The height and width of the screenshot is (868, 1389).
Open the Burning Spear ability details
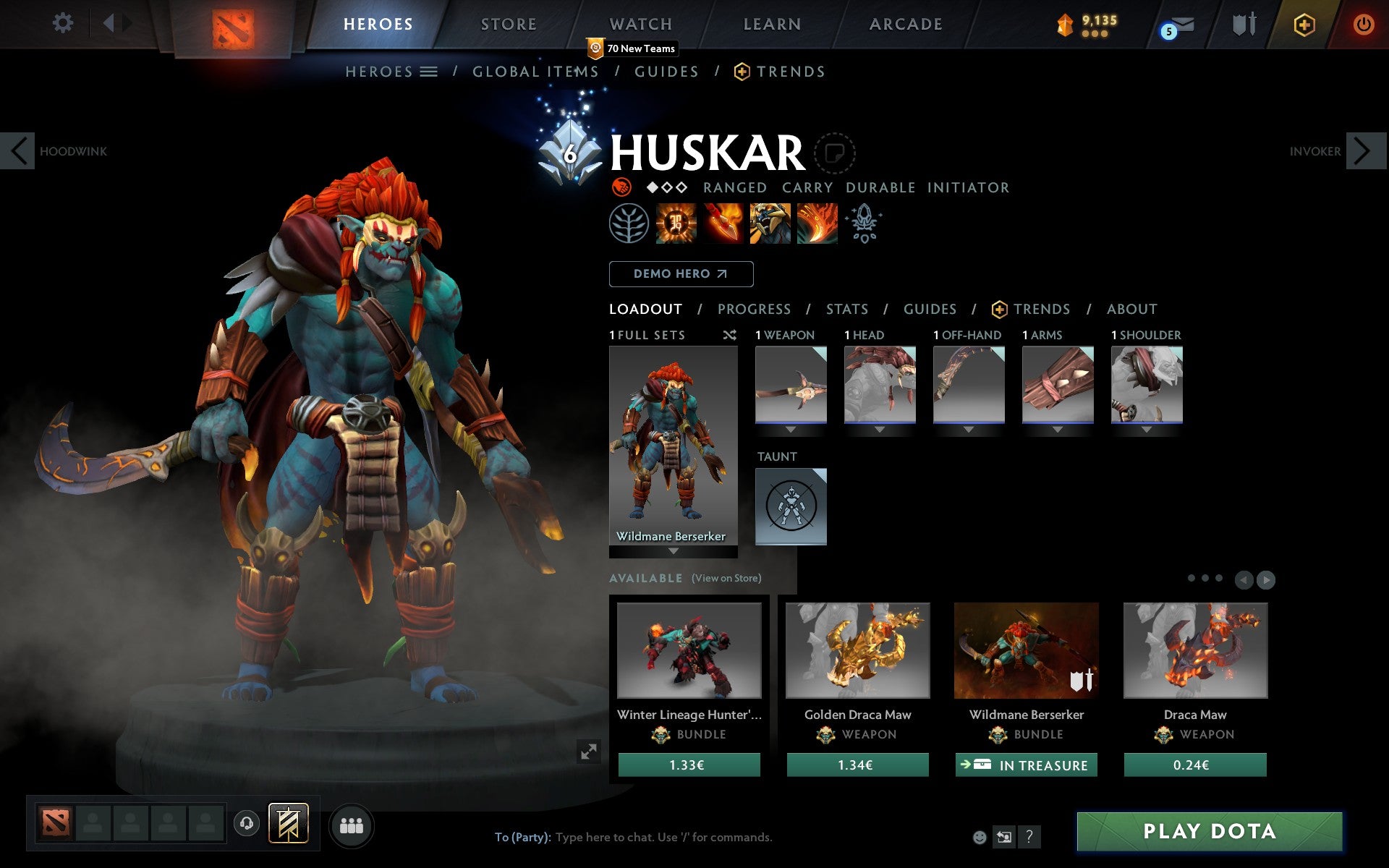(x=723, y=224)
